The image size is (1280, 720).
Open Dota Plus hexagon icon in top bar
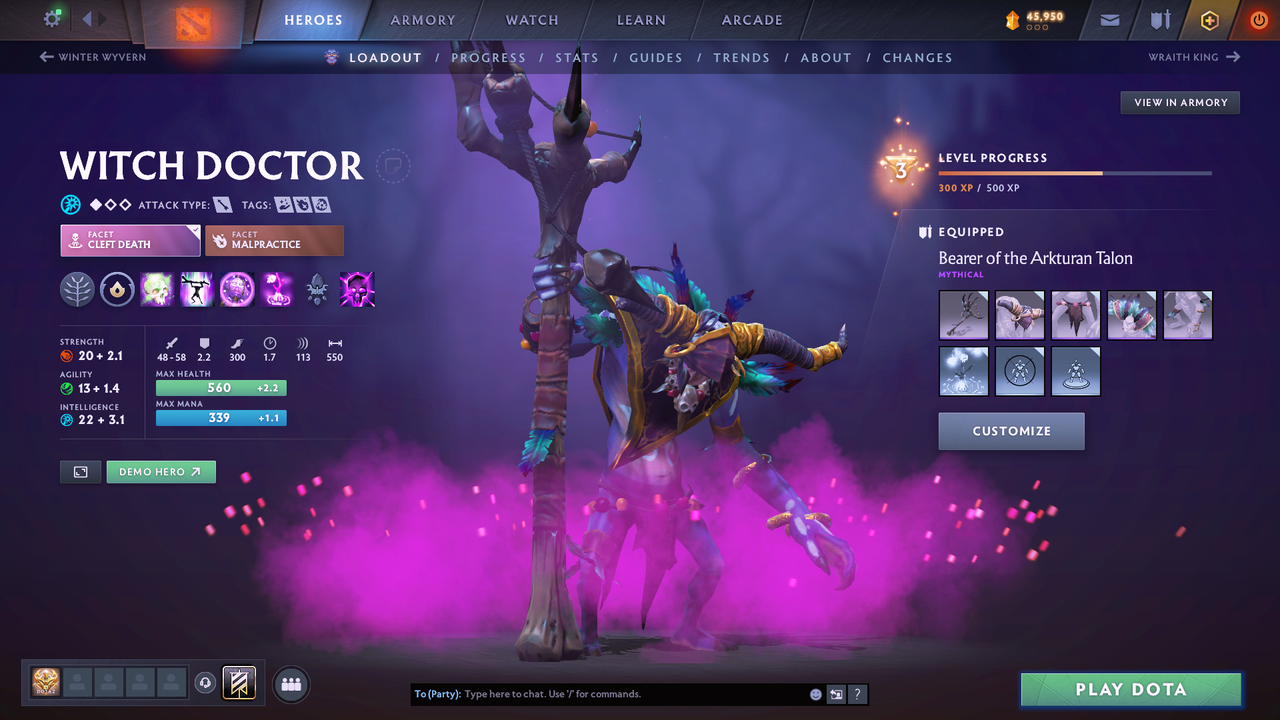pos(1209,20)
